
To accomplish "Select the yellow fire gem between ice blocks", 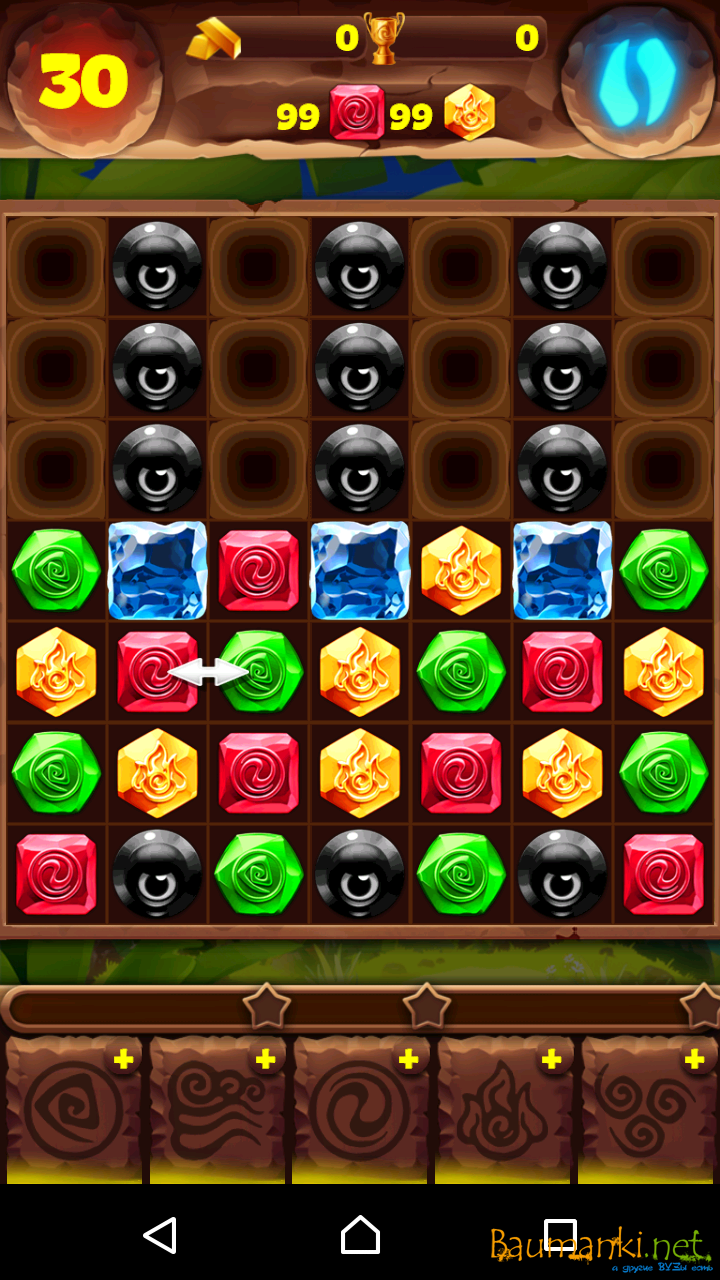I will tap(460, 571).
